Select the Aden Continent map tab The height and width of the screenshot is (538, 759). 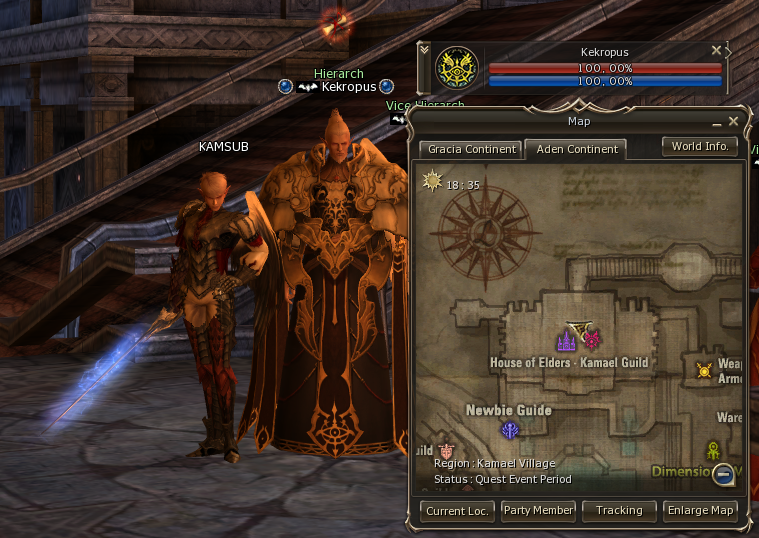tap(575, 149)
